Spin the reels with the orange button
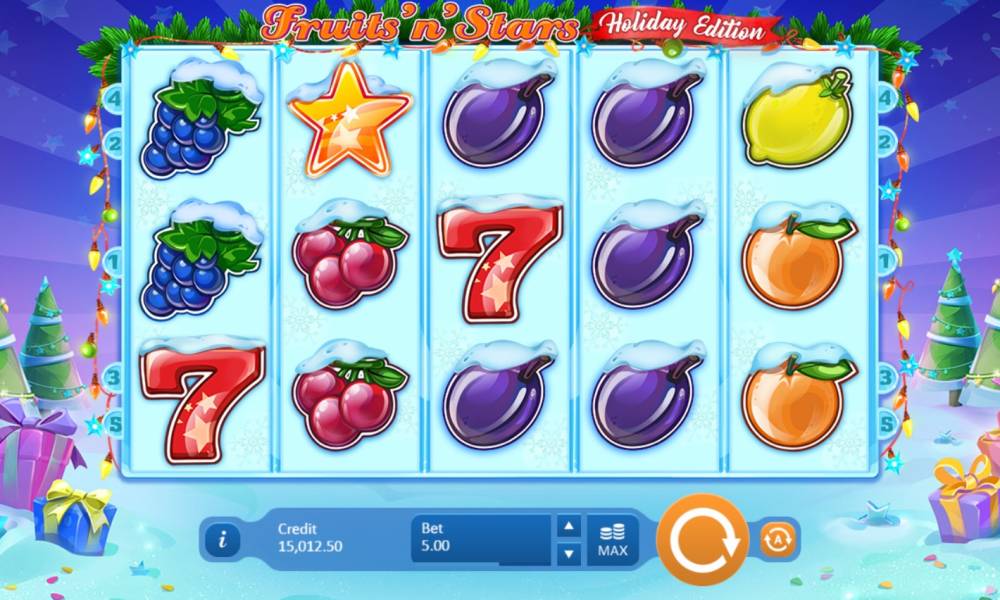Viewport: 1000px width, 600px height. [702, 539]
